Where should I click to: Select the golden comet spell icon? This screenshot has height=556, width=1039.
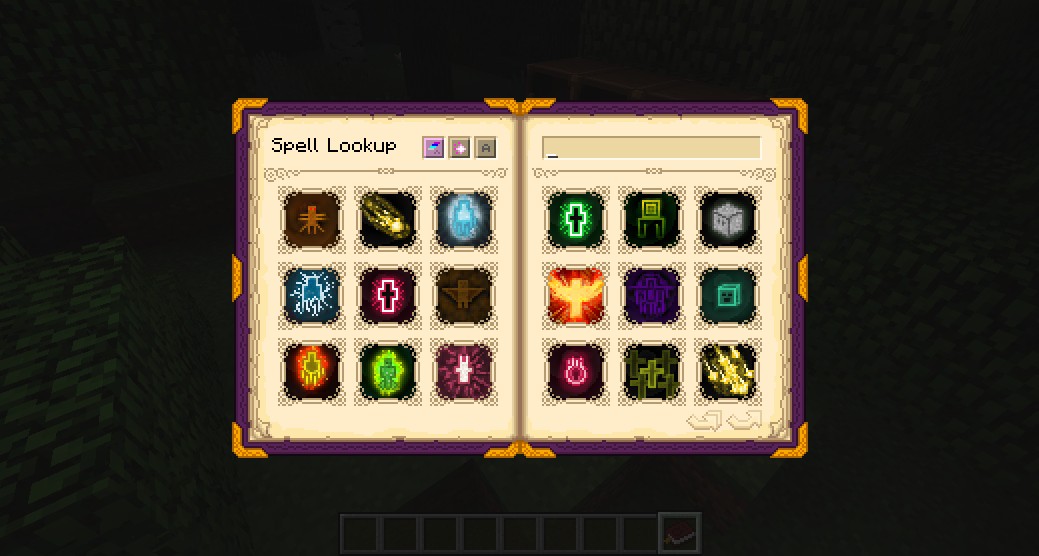click(x=387, y=218)
